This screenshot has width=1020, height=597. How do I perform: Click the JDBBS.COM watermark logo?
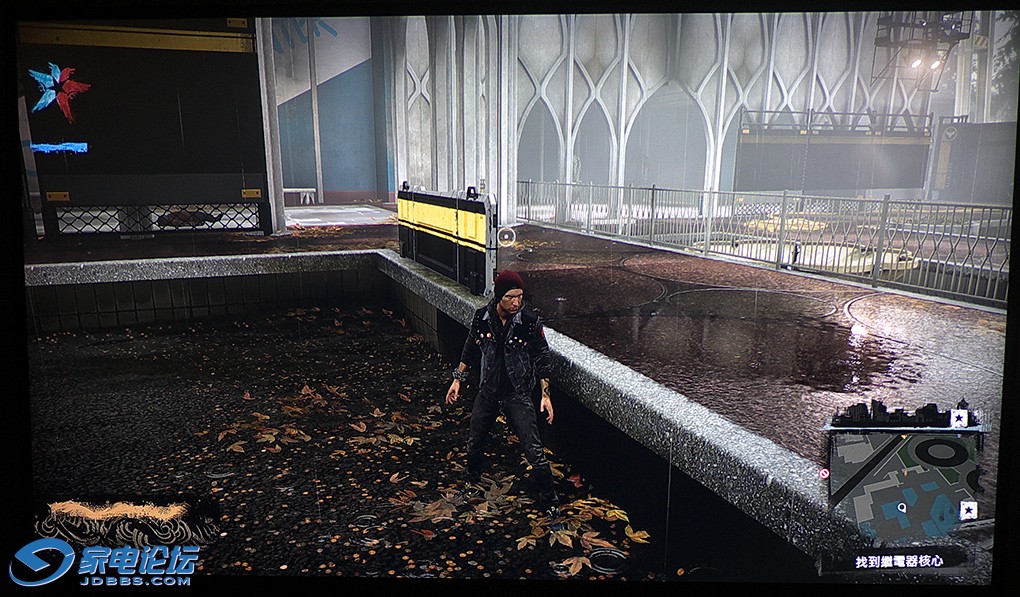point(105,563)
